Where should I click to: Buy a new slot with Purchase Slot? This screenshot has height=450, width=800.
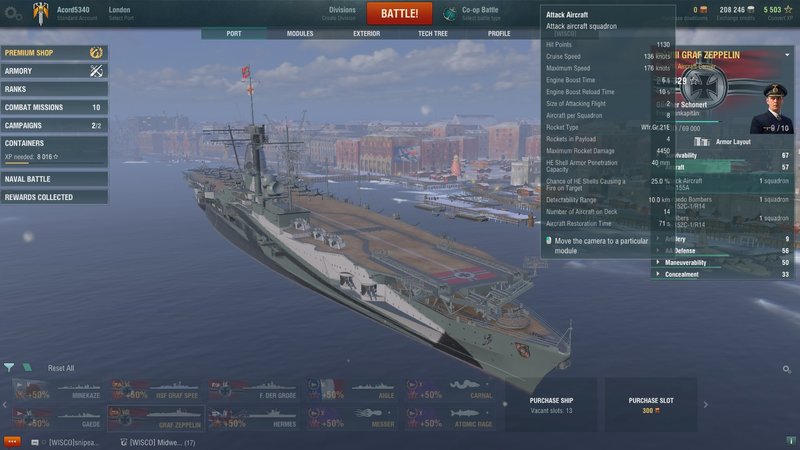650,404
